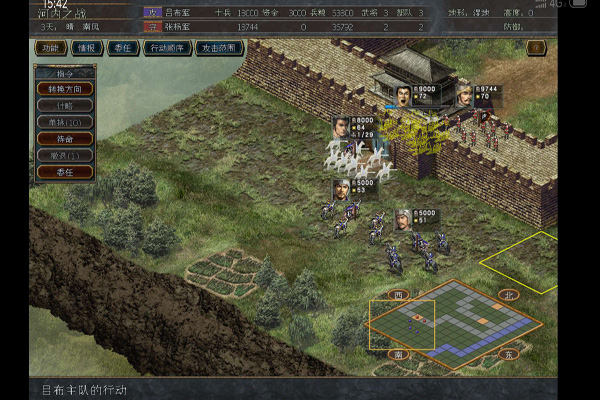Select the general portrait with 9000 troops

pyautogui.click(x=402, y=97)
